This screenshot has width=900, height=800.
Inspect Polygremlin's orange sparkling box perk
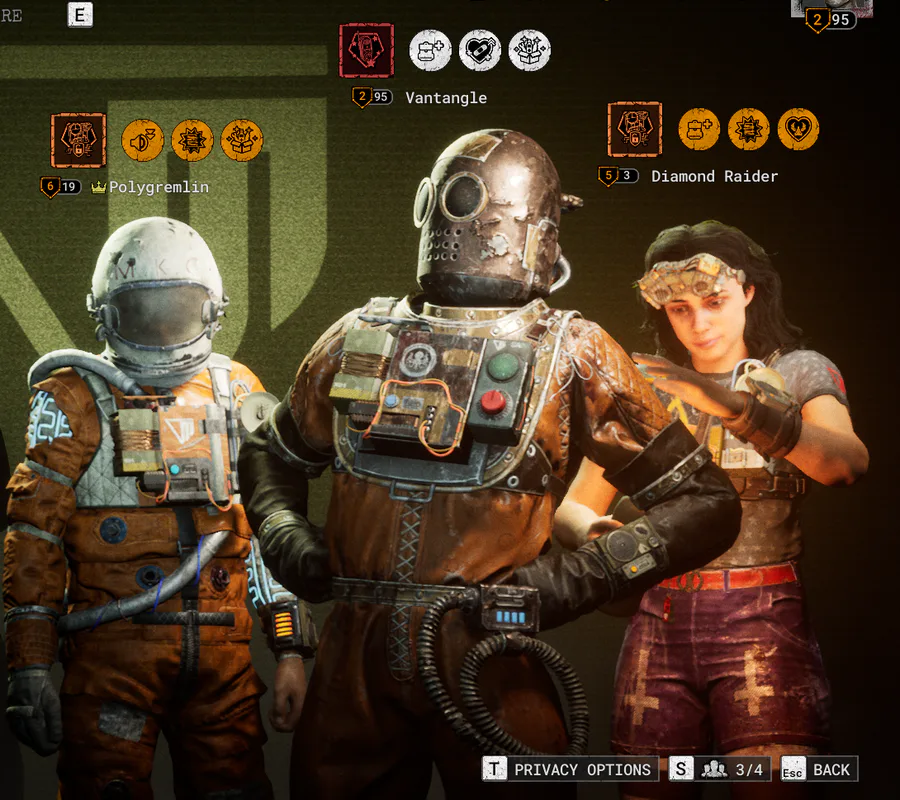pos(242,140)
